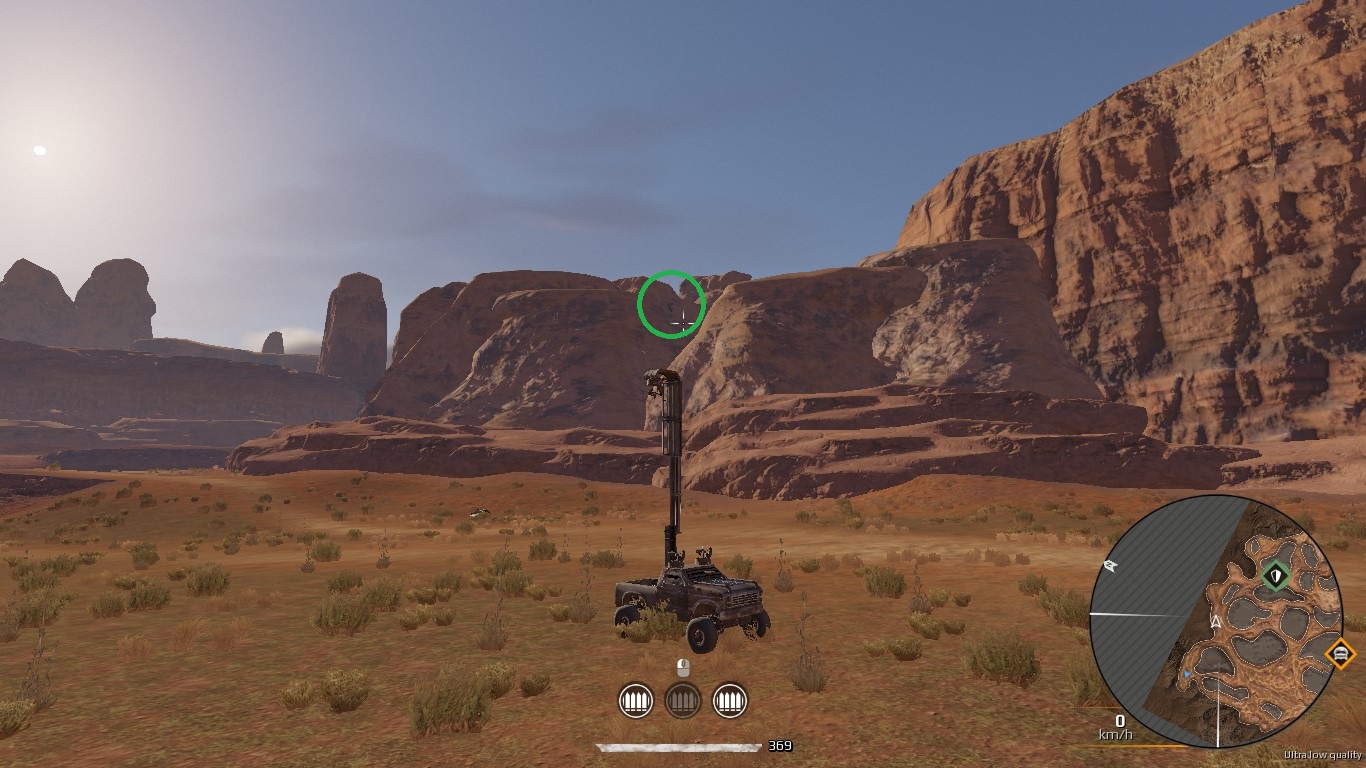The image size is (1366, 768).
Task: Click the circular minimap
Action: (x=1216, y=622)
